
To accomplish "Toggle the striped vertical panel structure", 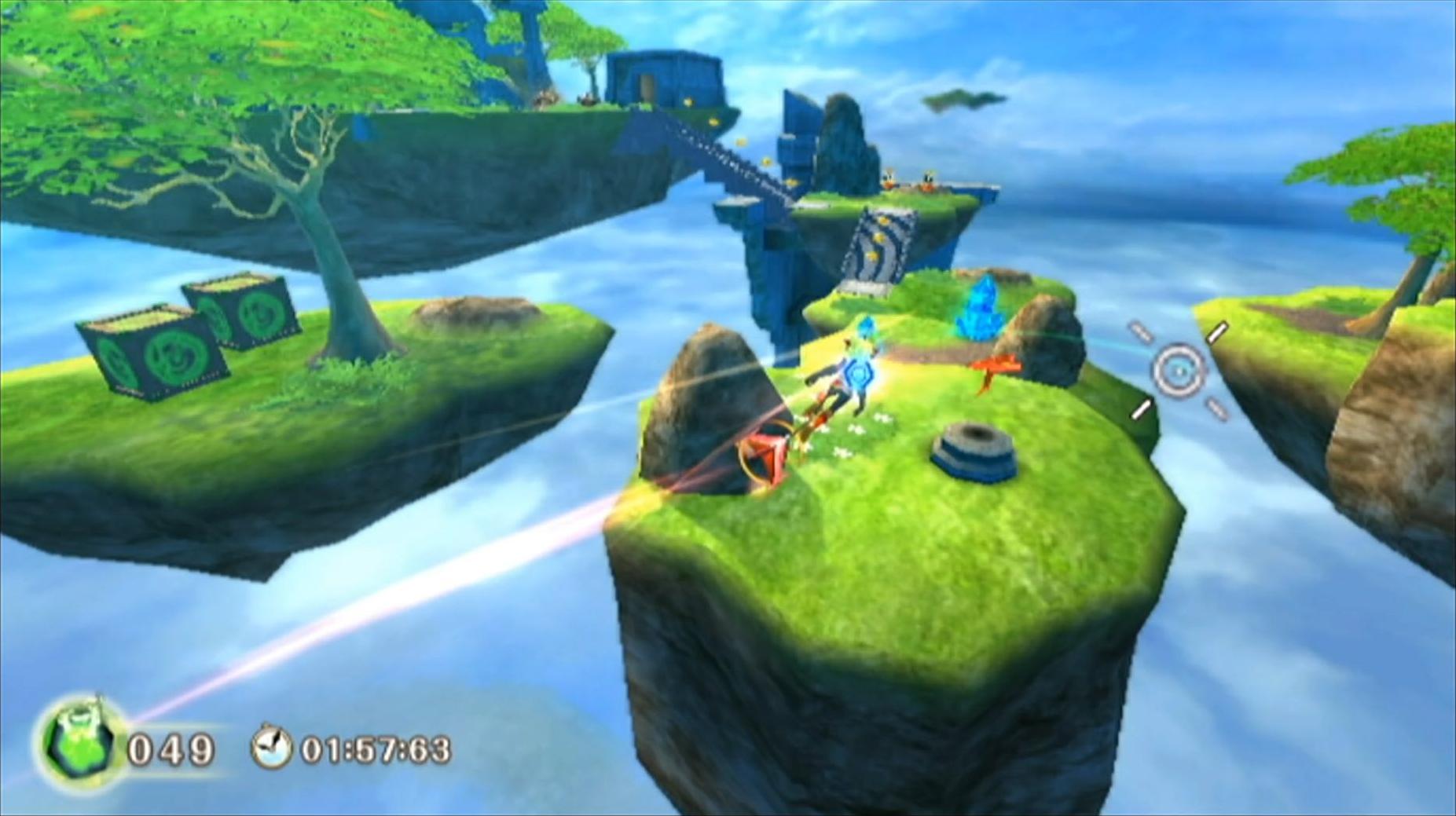I will tap(876, 243).
